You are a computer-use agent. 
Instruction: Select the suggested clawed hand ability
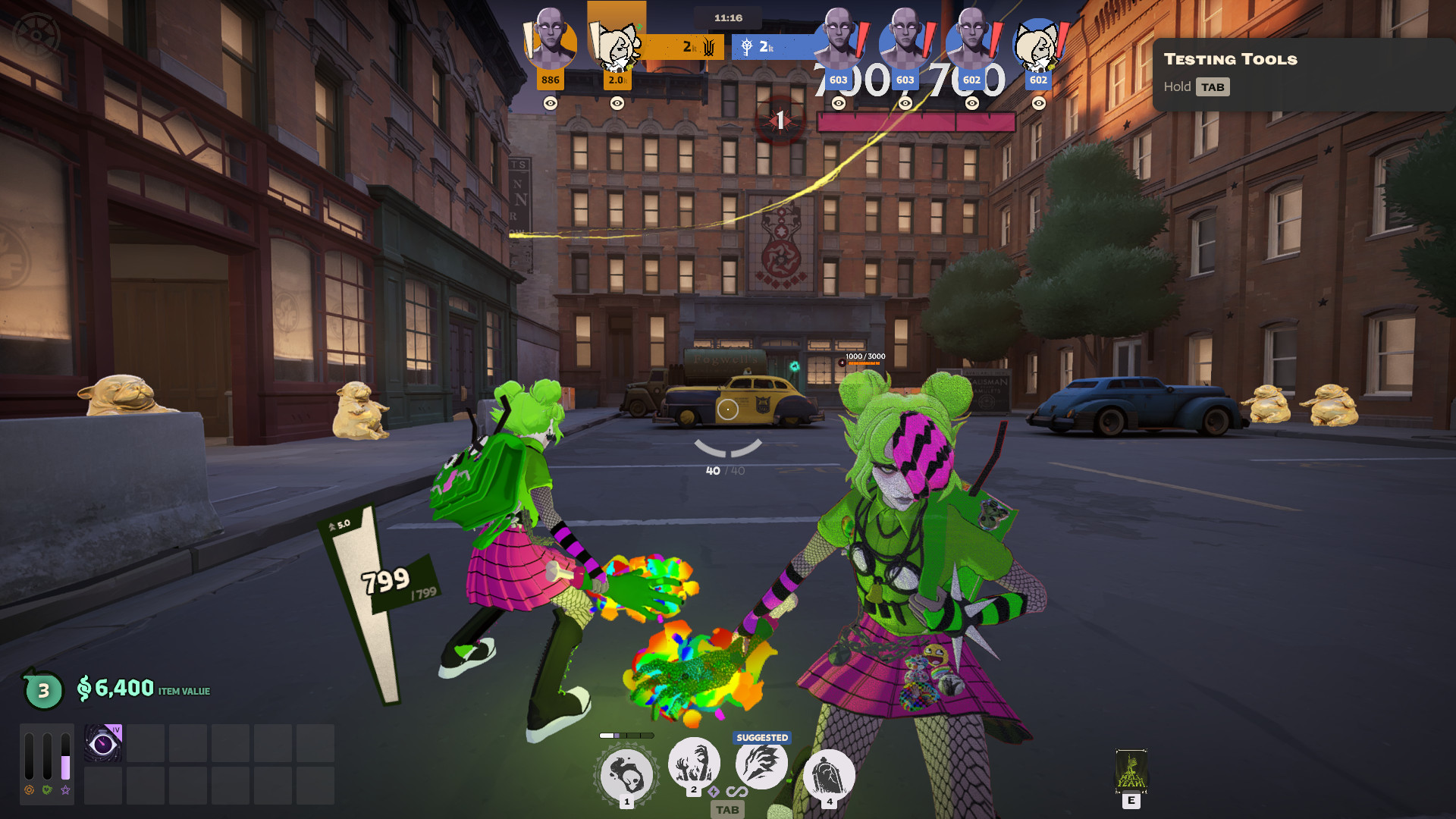click(x=761, y=764)
